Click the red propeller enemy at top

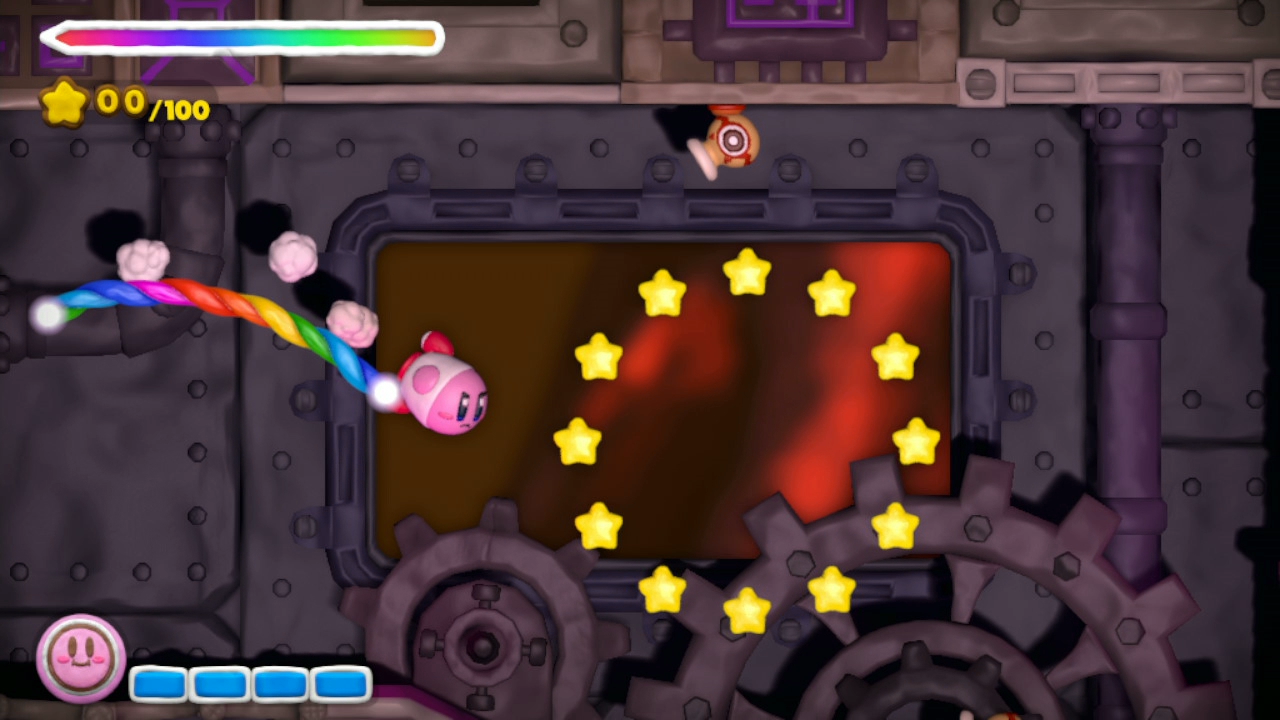click(733, 140)
